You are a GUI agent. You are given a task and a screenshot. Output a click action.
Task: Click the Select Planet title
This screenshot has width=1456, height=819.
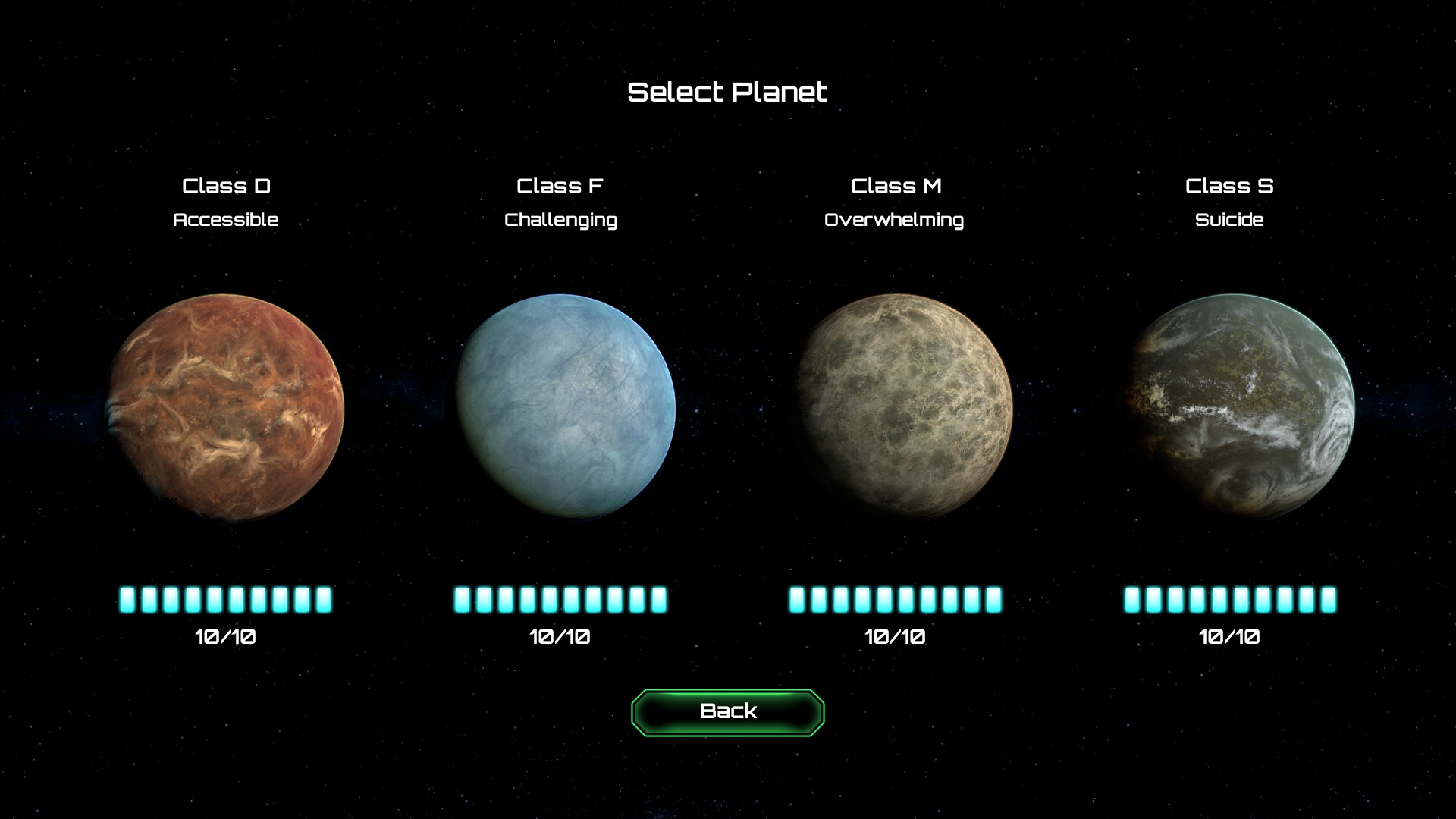726,92
